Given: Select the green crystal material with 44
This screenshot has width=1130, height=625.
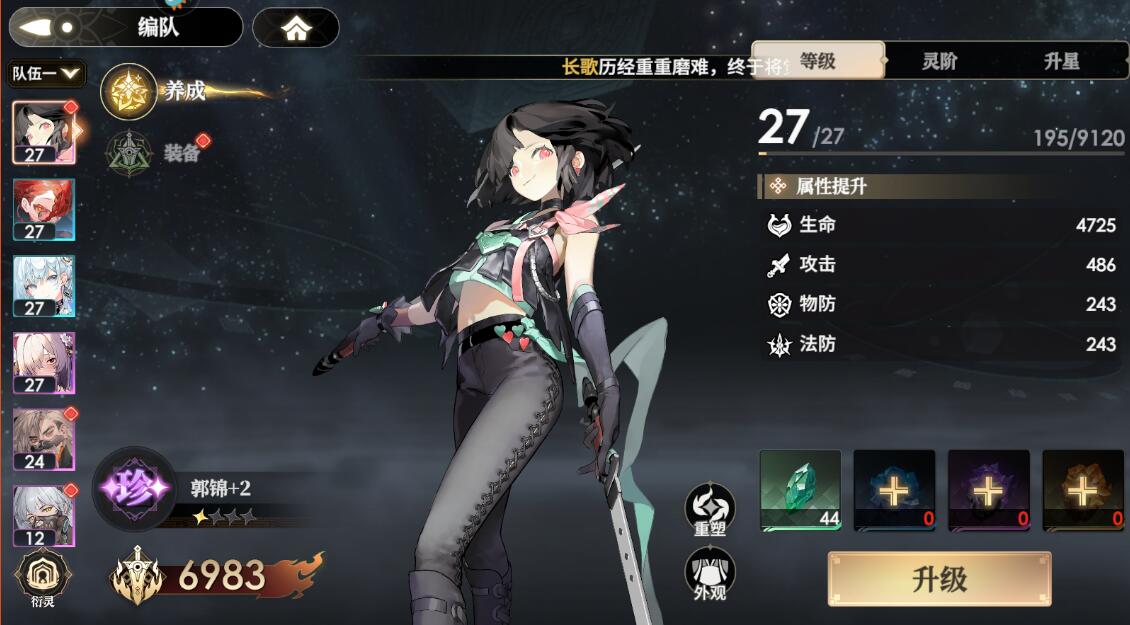Looking at the screenshot, I should (x=800, y=489).
